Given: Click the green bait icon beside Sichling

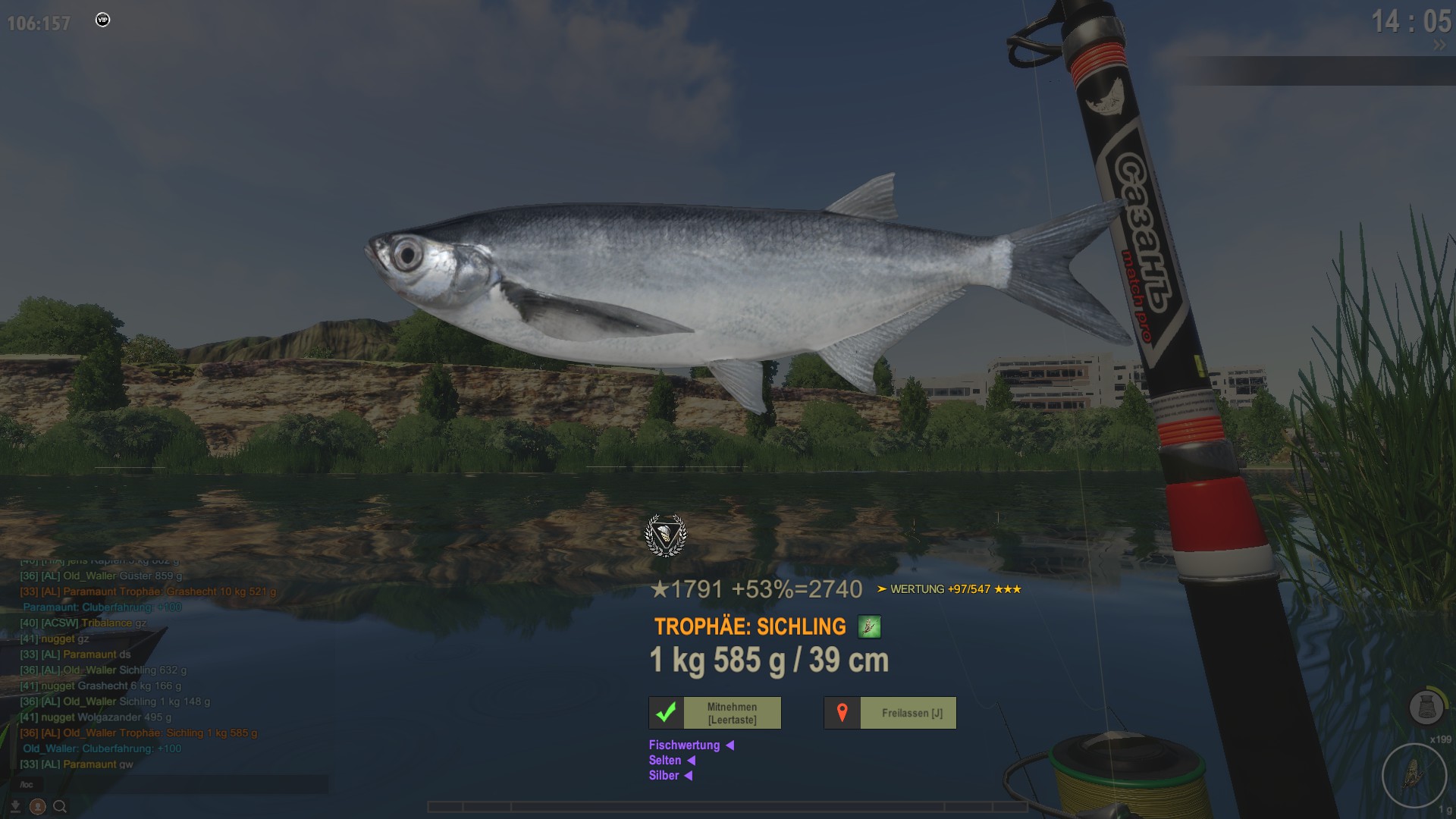Looking at the screenshot, I should (869, 626).
